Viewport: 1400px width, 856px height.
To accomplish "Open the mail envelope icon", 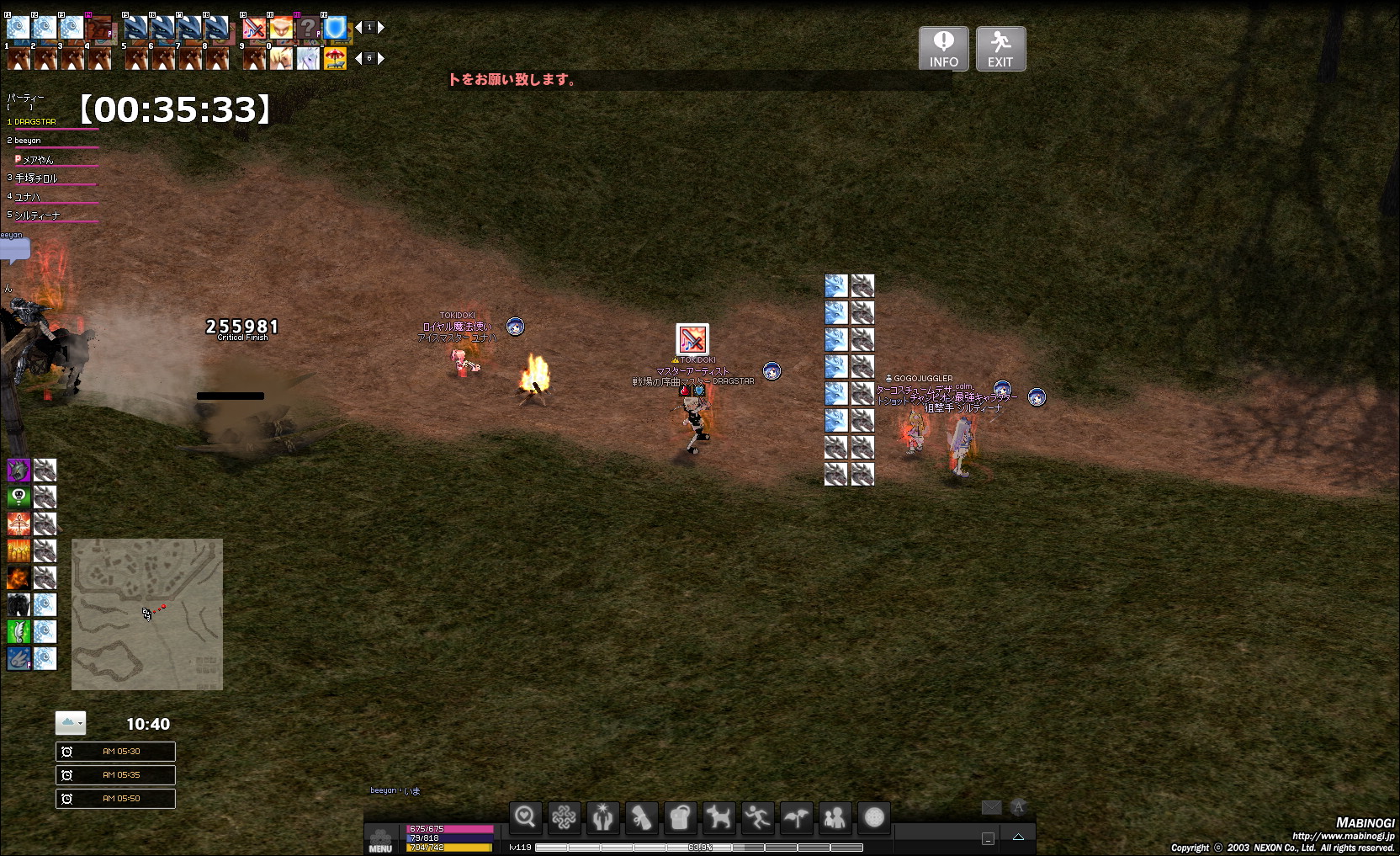I will [991, 807].
